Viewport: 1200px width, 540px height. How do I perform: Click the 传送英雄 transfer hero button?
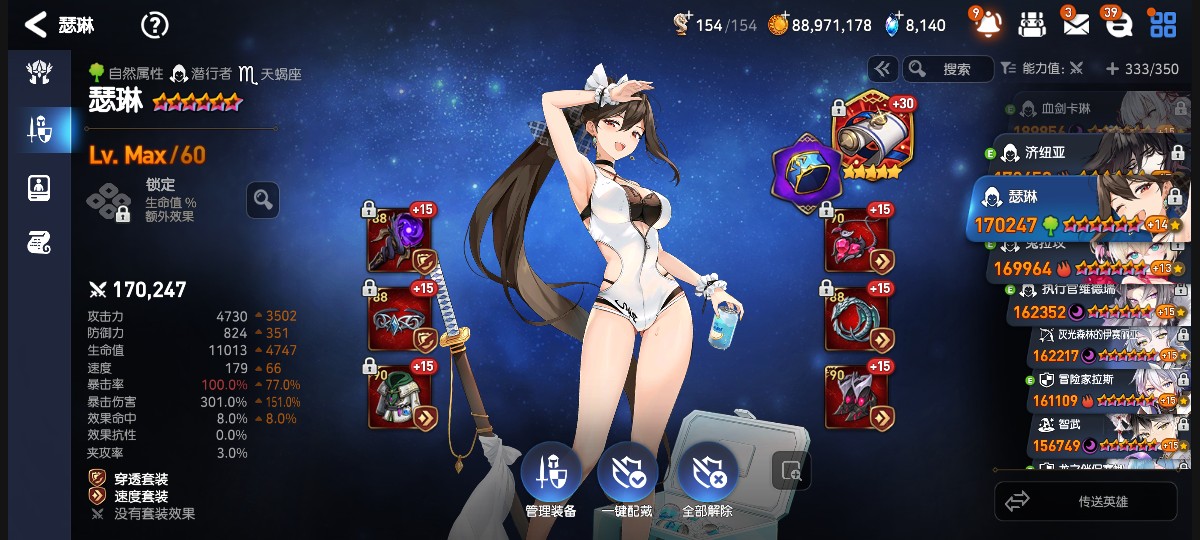coord(1086,501)
